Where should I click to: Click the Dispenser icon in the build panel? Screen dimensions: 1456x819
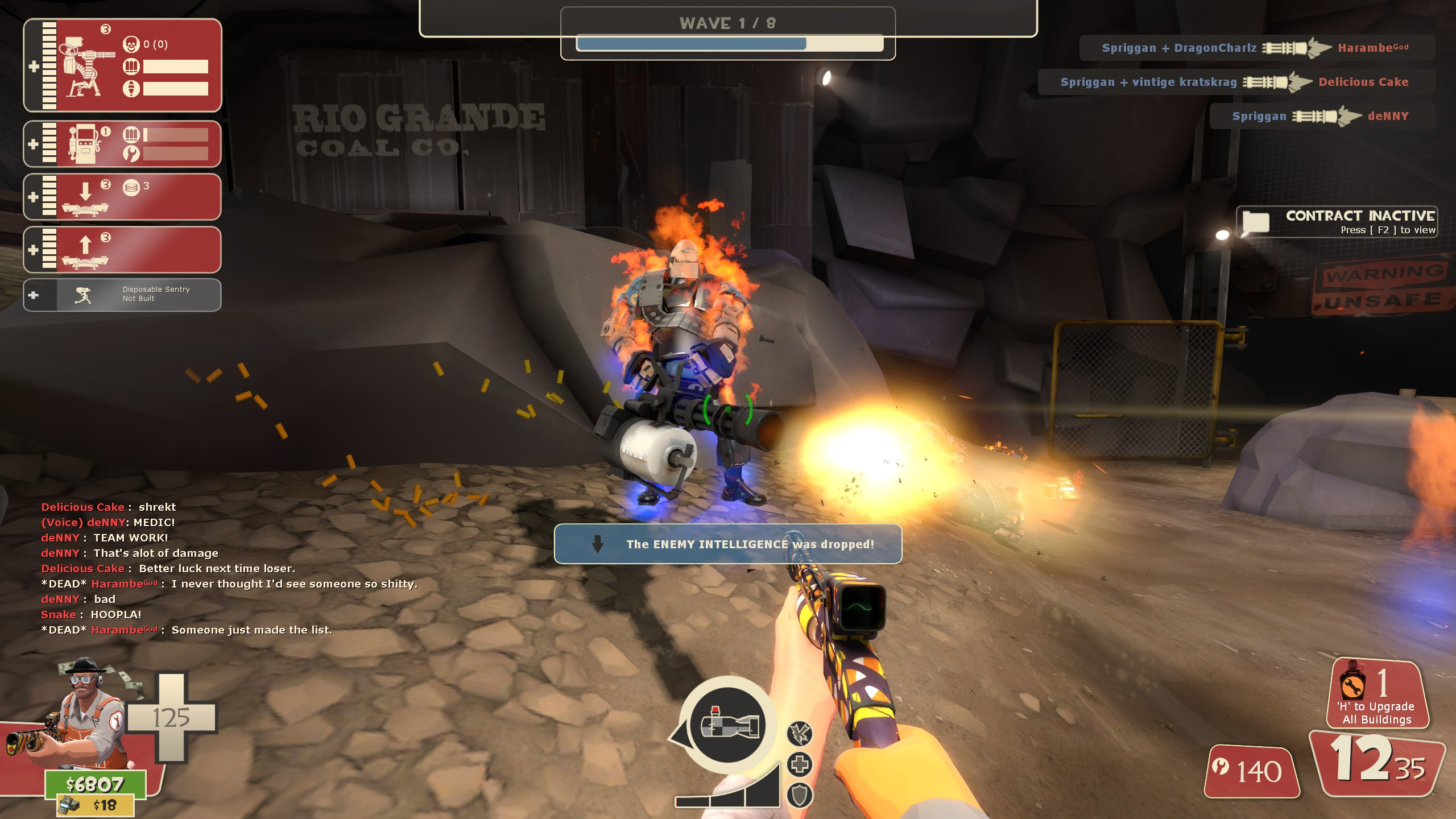click(84, 144)
